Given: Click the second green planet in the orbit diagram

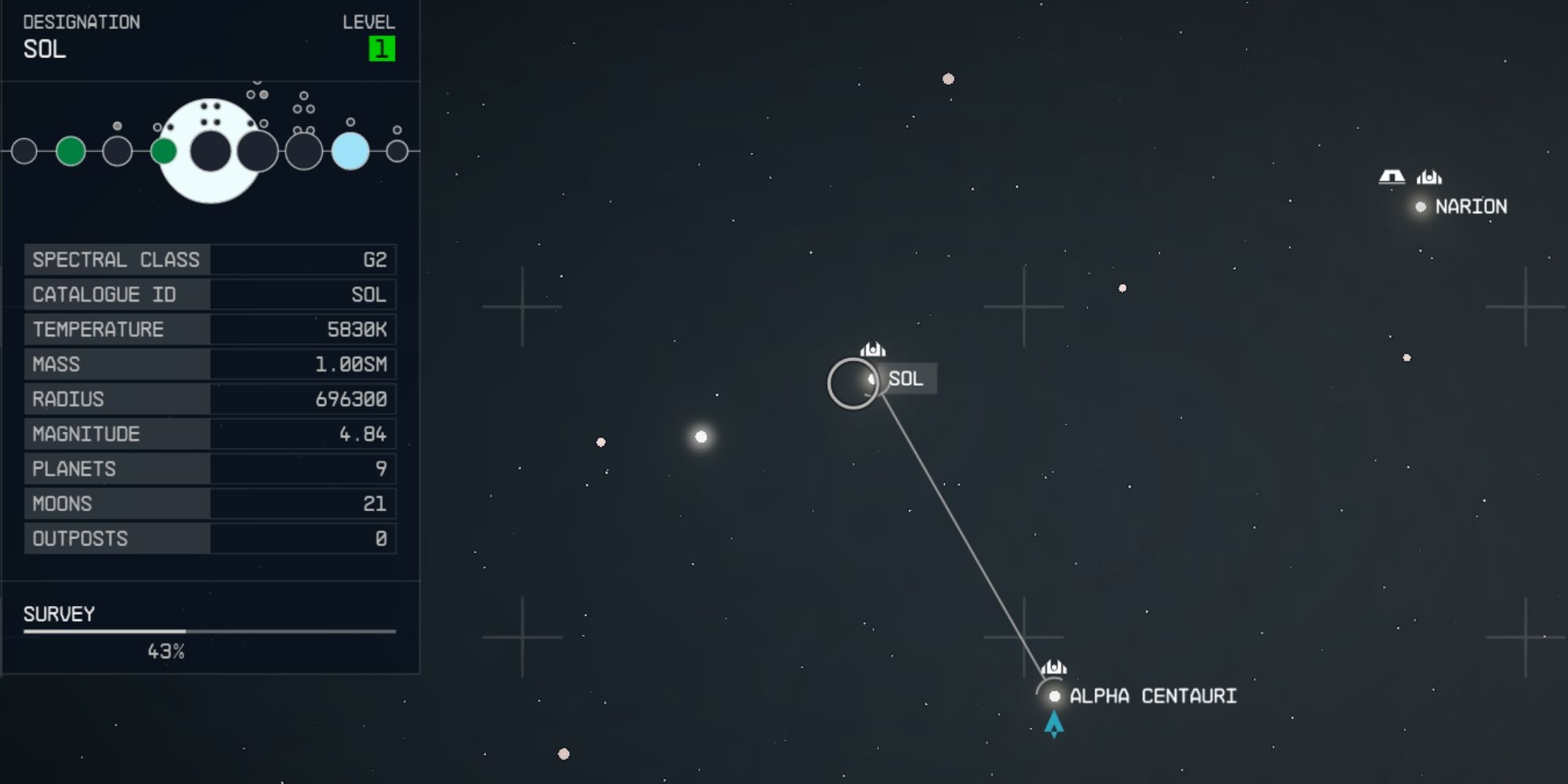Looking at the screenshot, I should tap(165, 149).
